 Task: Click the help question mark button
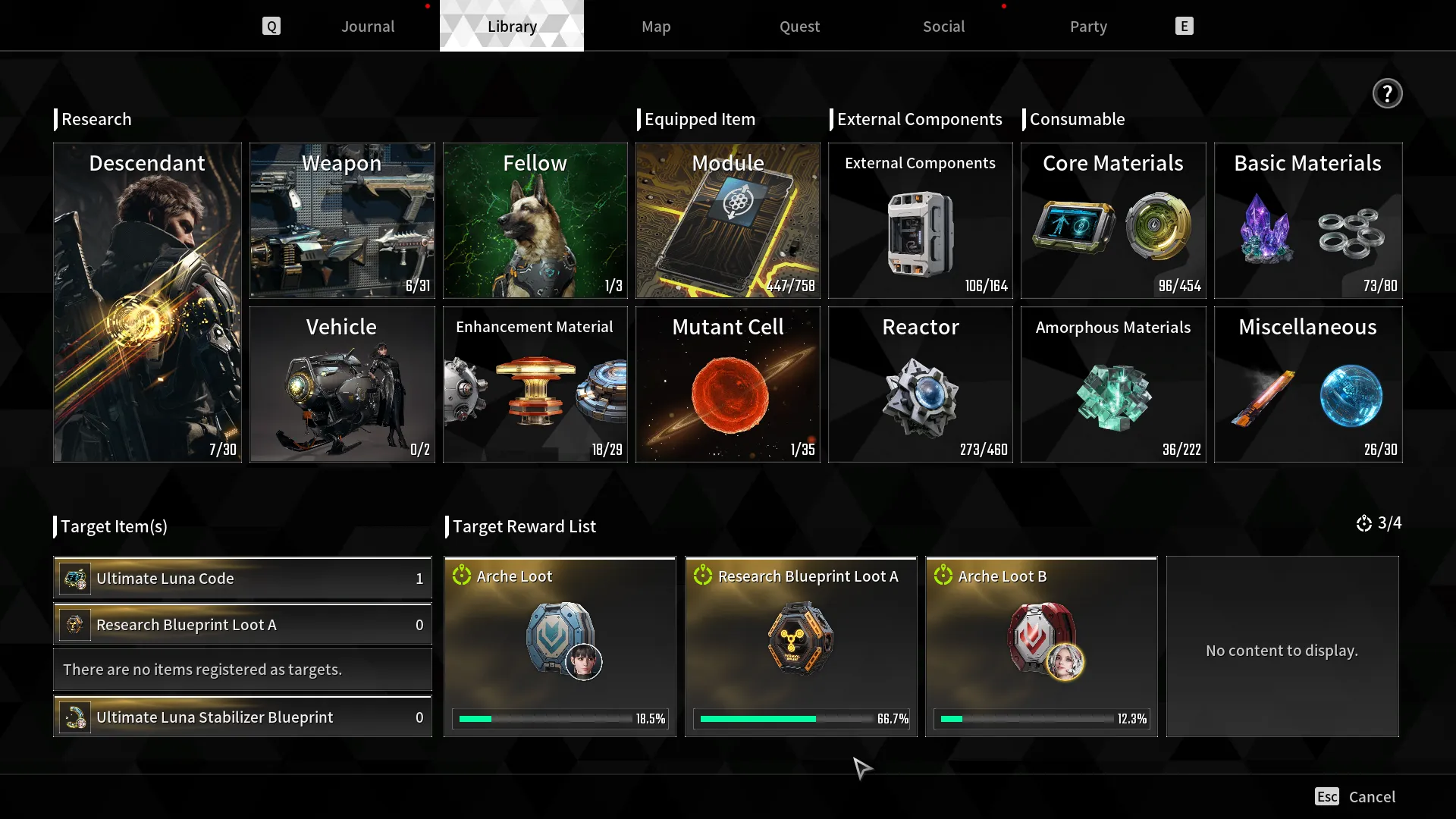[1387, 94]
